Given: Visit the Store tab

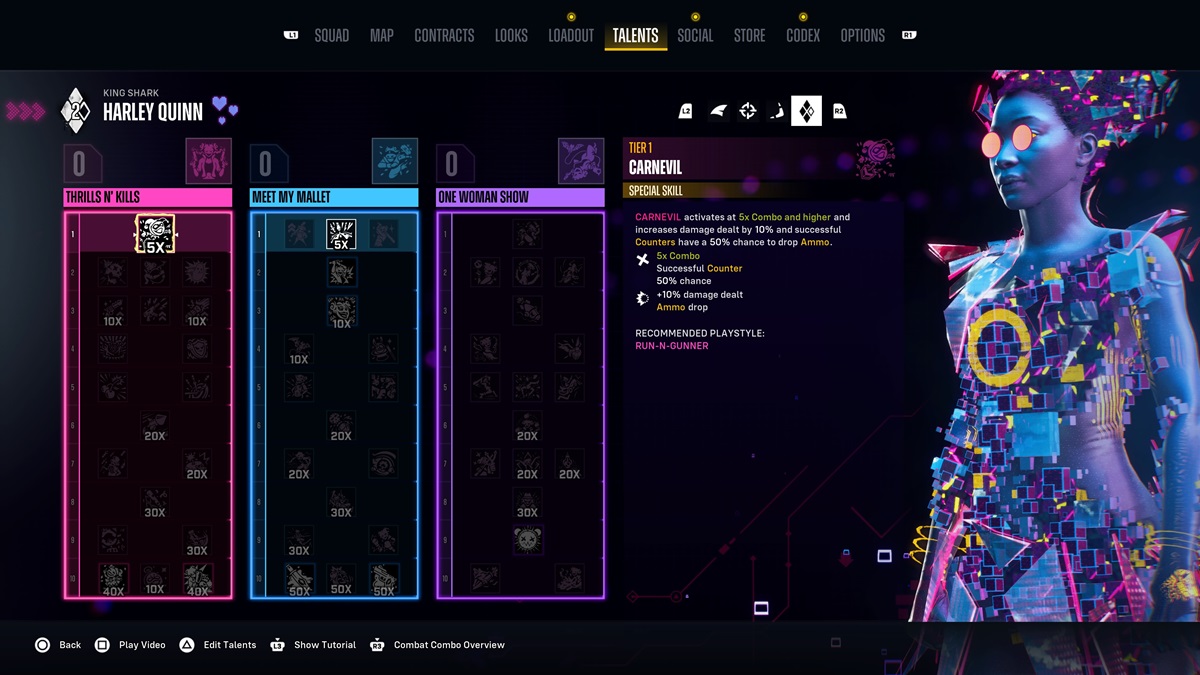Looking at the screenshot, I should click(x=749, y=36).
